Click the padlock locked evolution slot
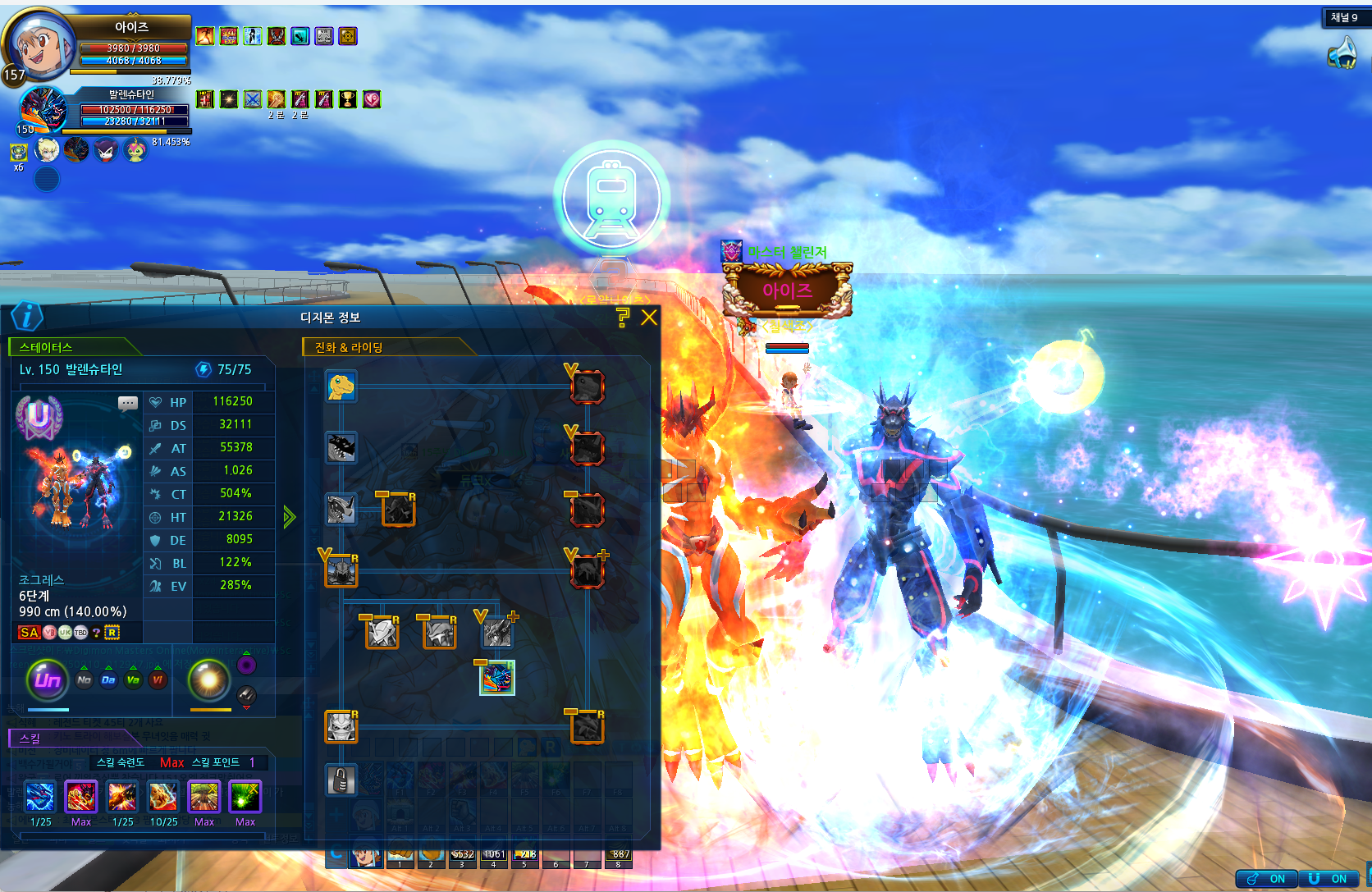1372x892 pixels. (x=341, y=780)
